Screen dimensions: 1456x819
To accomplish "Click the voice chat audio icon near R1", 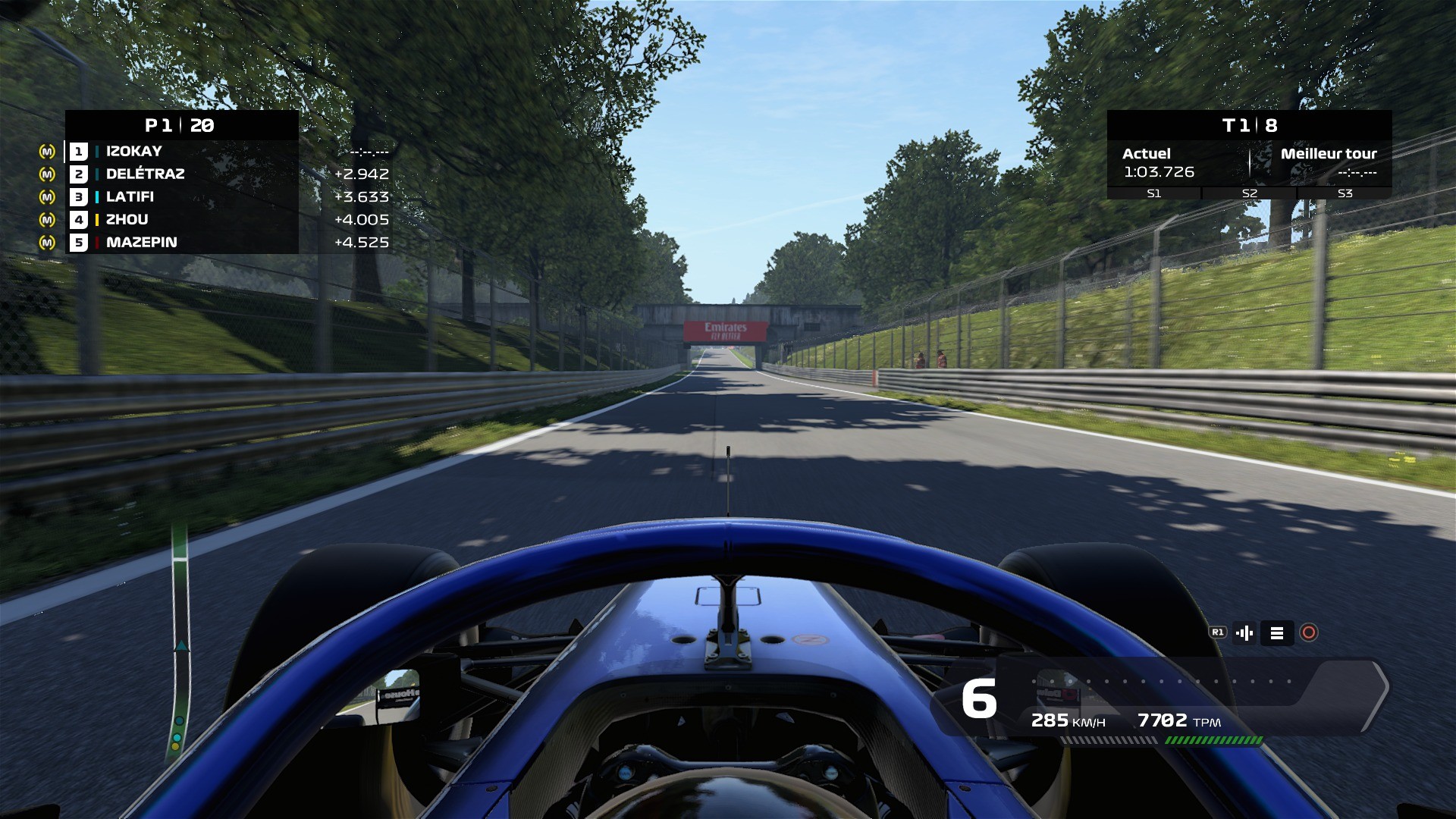I will click(1245, 633).
